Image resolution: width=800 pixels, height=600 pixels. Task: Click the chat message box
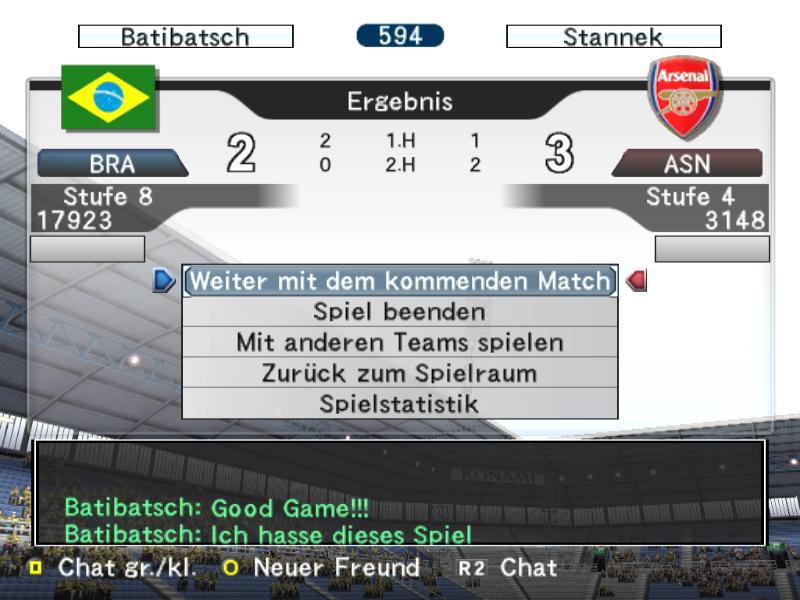click(400, 493)
